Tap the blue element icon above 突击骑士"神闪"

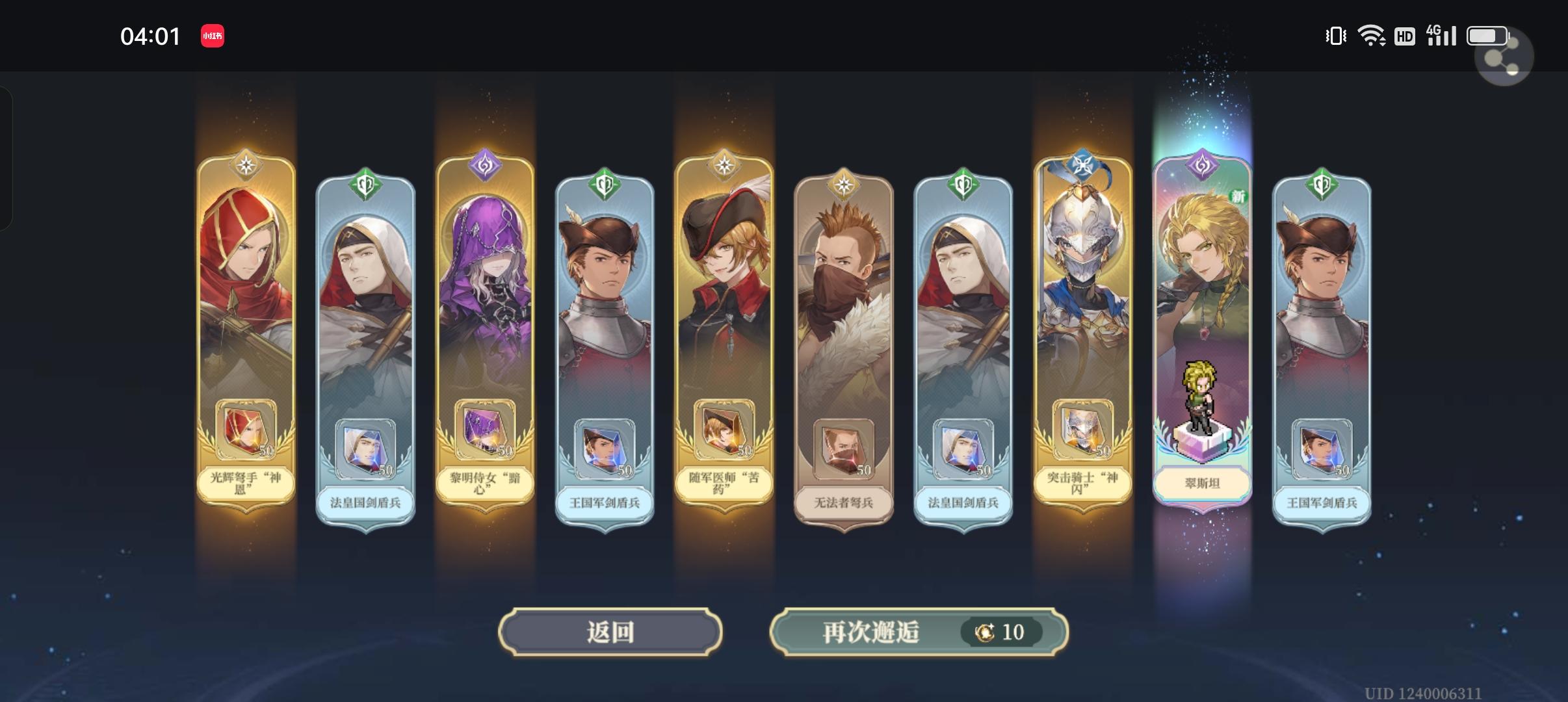[1081, 164]
